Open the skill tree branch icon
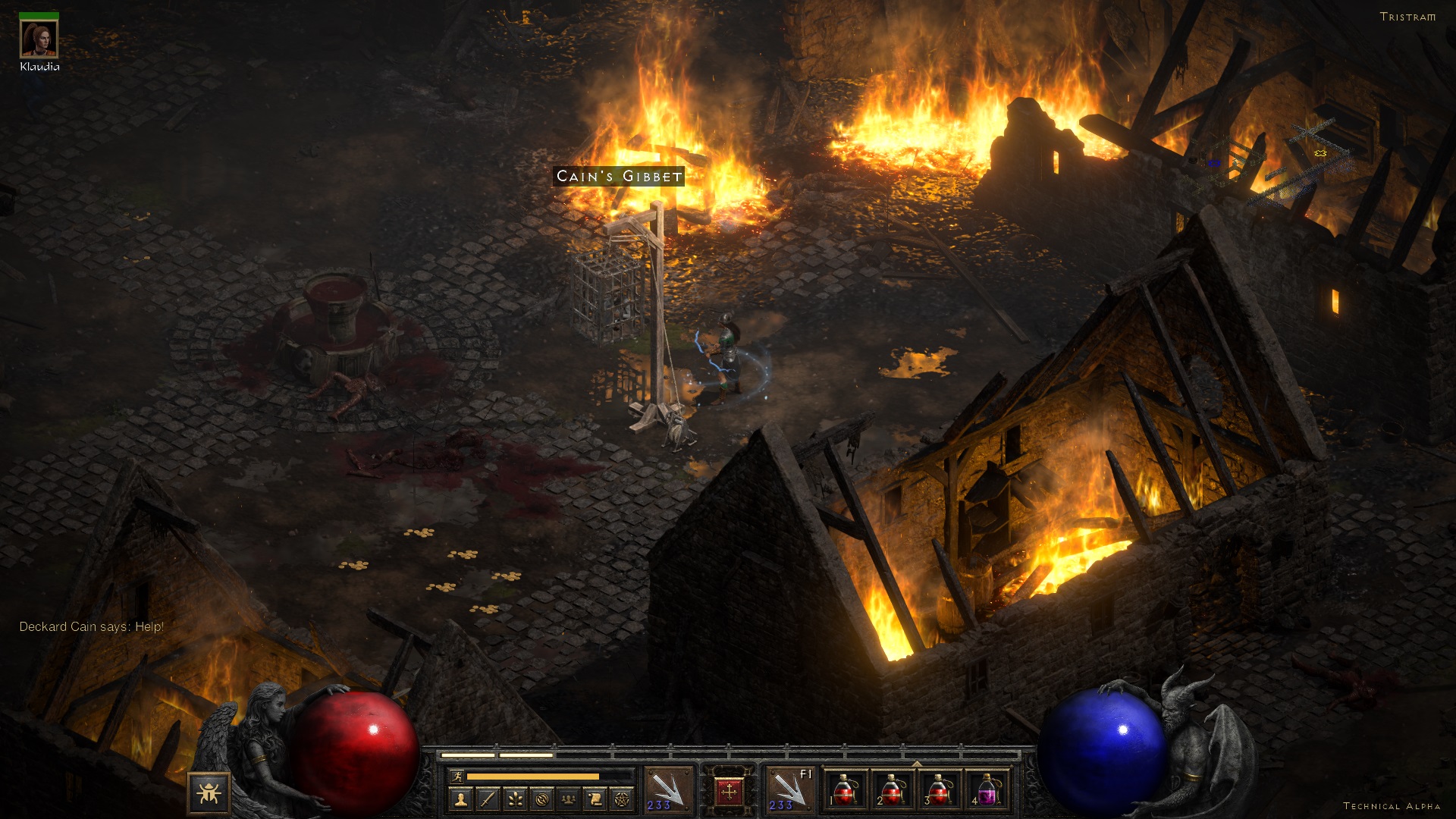1456x819 pixels. click(x=515, y=799)
